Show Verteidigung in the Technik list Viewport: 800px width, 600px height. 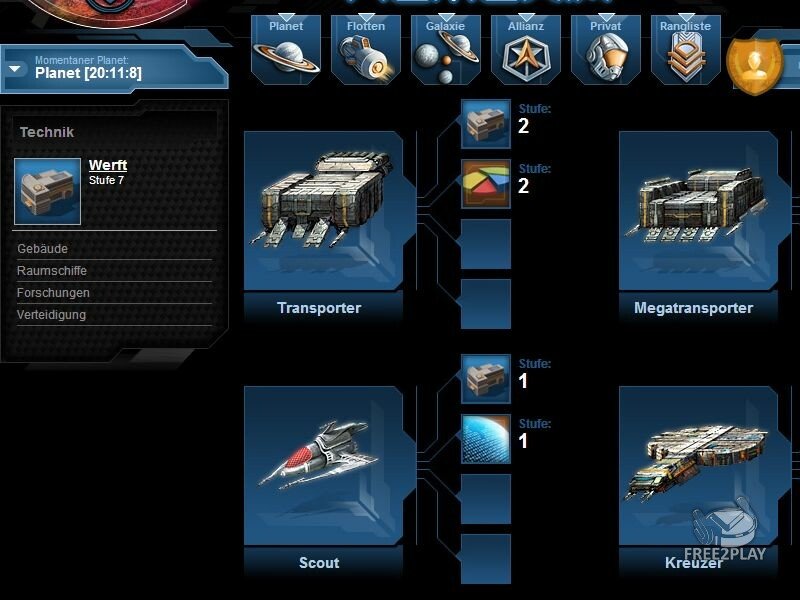[52, 315]
